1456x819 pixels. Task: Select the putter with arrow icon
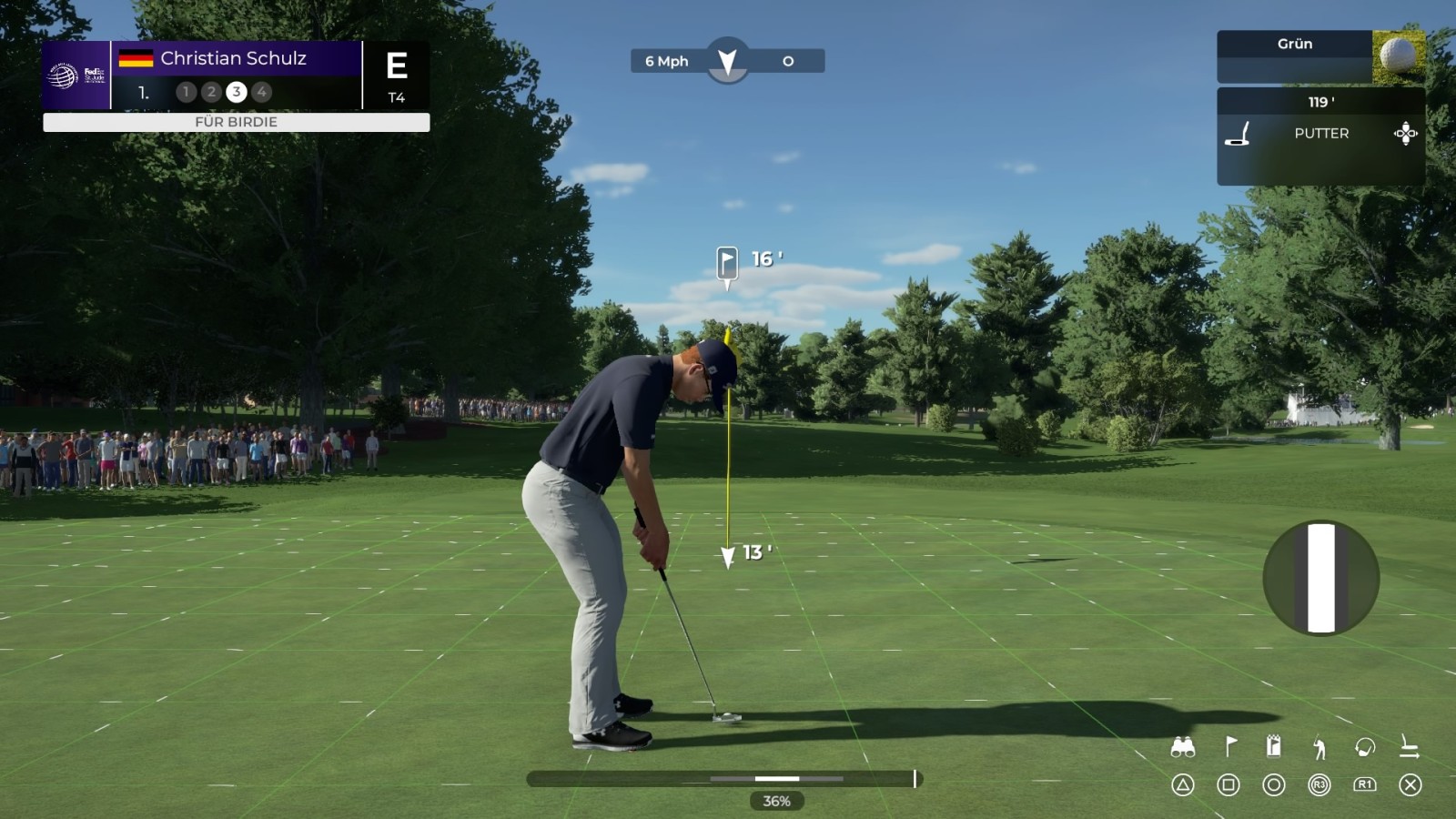(1410, 748)
